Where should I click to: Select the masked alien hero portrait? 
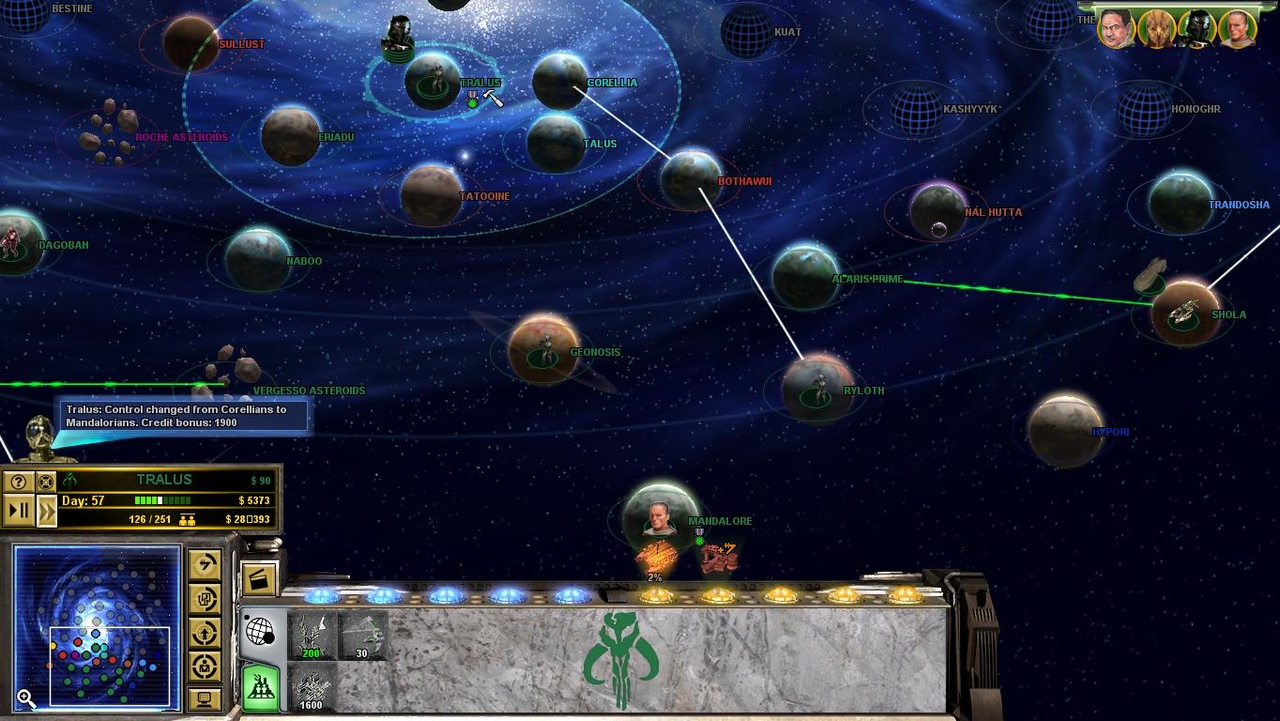pyautogui.click(x=1156, y=30)
